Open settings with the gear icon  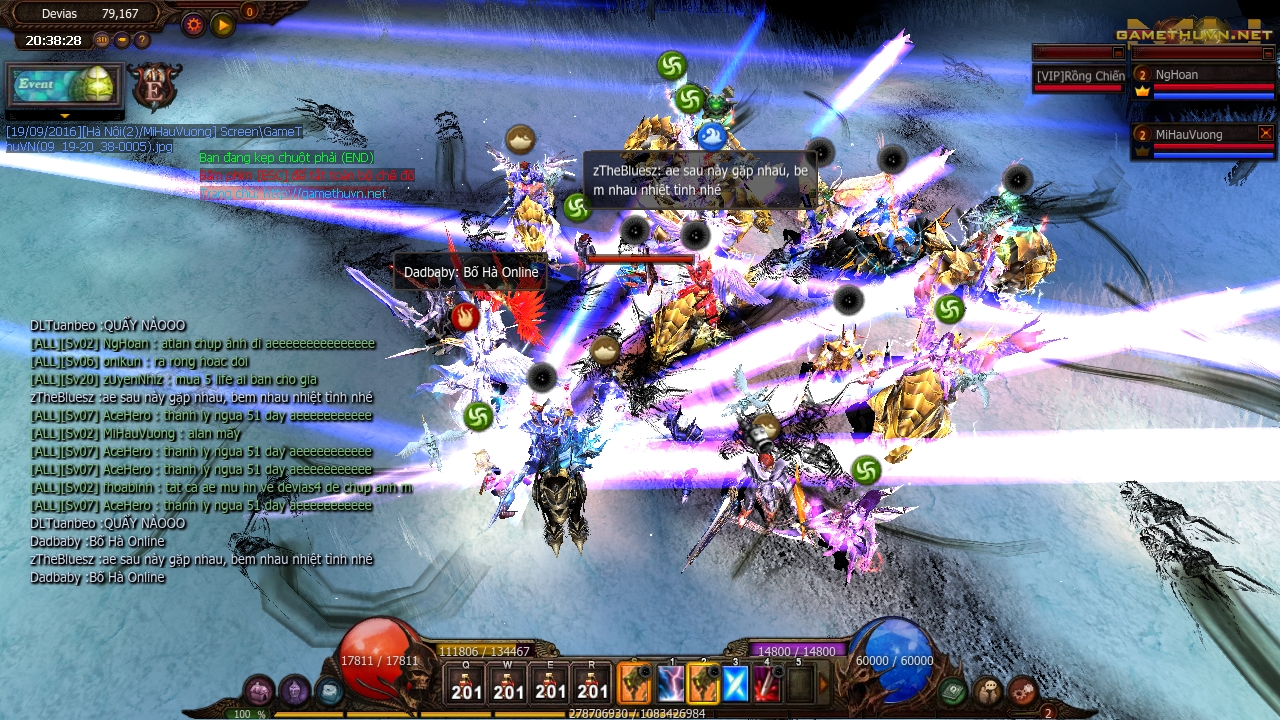(x=194, y=23)
